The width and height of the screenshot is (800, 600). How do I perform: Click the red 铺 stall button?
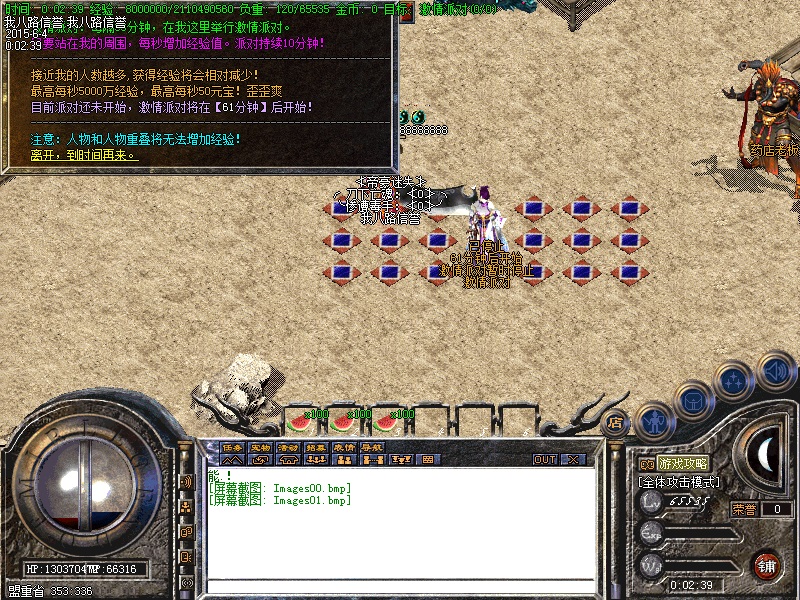pyautogui.click(x=767, y=565)
